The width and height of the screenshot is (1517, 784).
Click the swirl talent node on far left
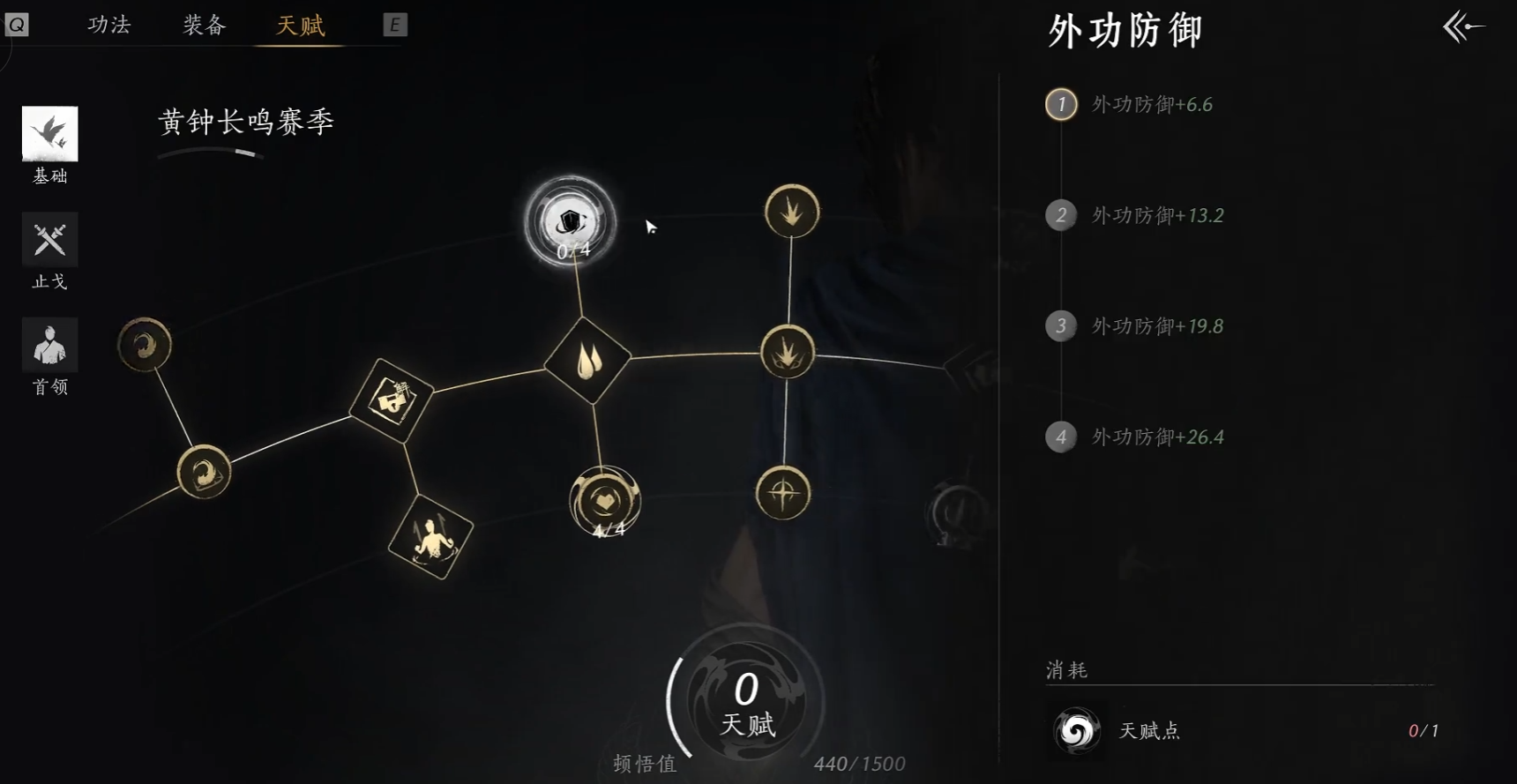click(x=144, y=346)
